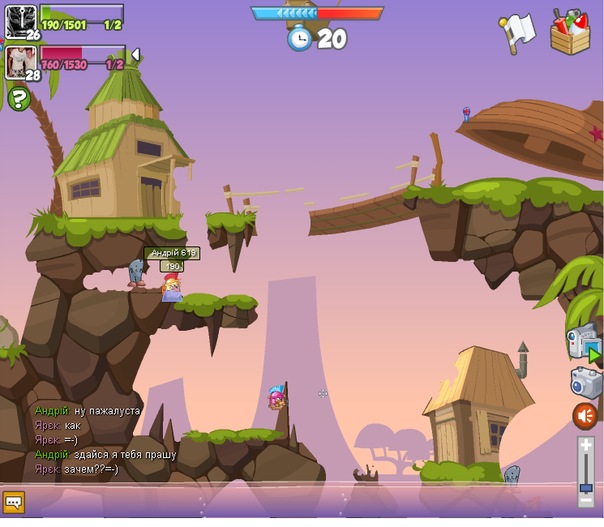
Task: Start video recording with the camcorder icon
Action: (x=582, y=342)
